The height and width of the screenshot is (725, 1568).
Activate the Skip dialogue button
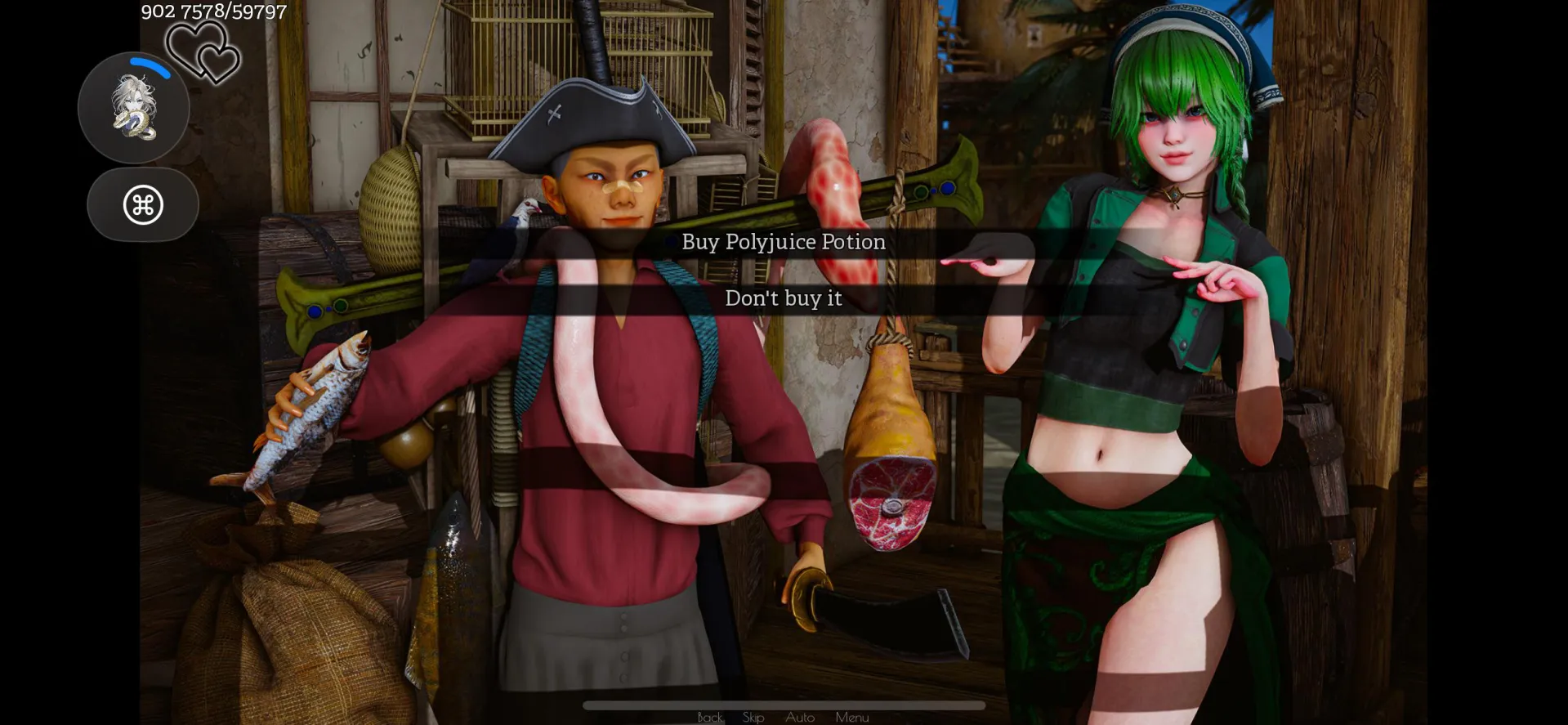753,717
